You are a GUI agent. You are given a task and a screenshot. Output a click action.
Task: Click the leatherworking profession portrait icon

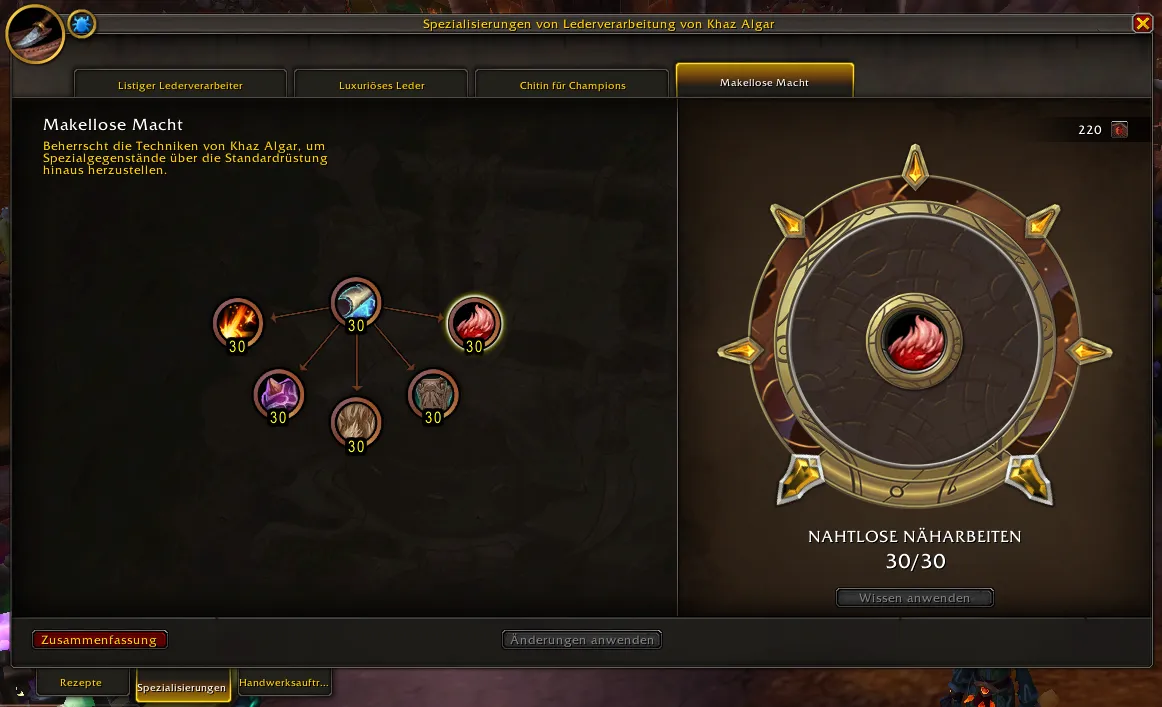35,33
